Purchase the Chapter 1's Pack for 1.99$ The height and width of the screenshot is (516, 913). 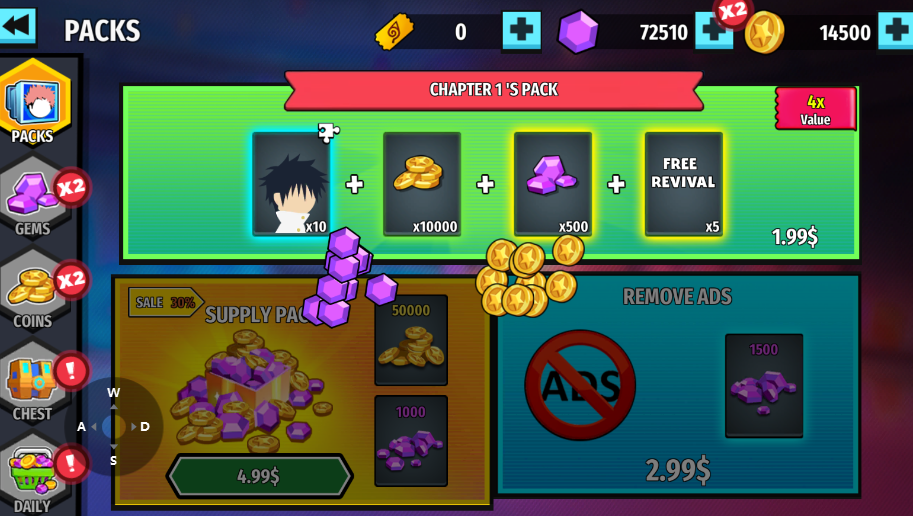[x=794, y=237]
